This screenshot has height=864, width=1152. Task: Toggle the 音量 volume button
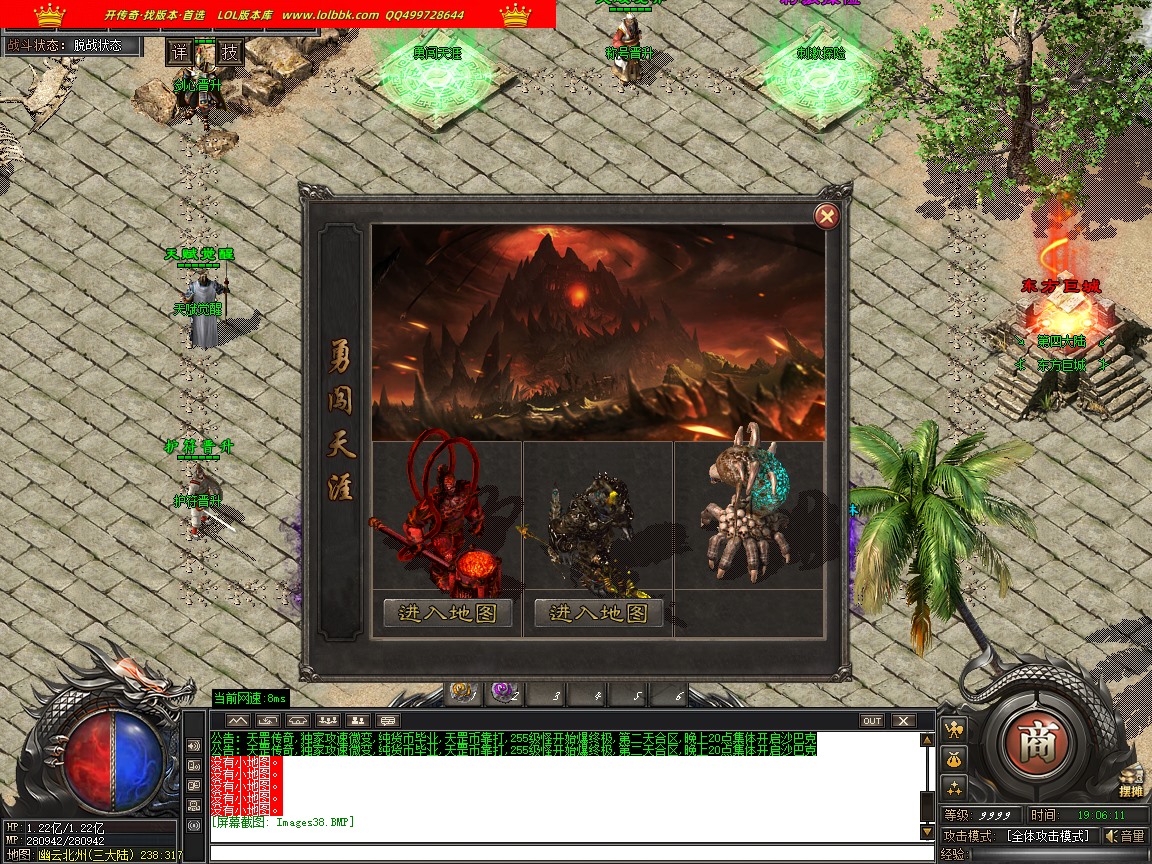[x=1125, y=836]
